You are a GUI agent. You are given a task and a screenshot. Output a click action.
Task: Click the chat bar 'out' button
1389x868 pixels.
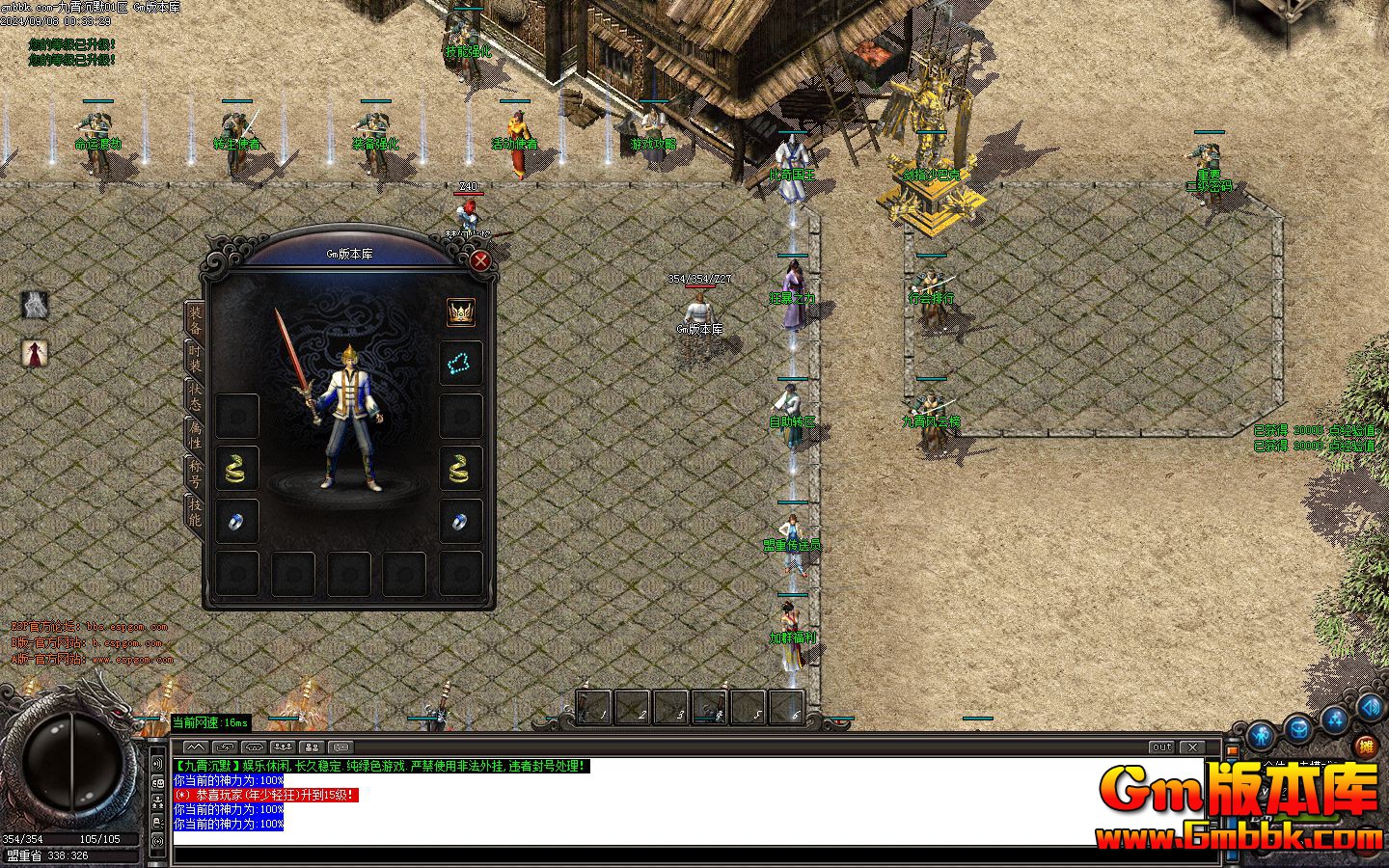pyautogui.click(x=1161, y=747)
